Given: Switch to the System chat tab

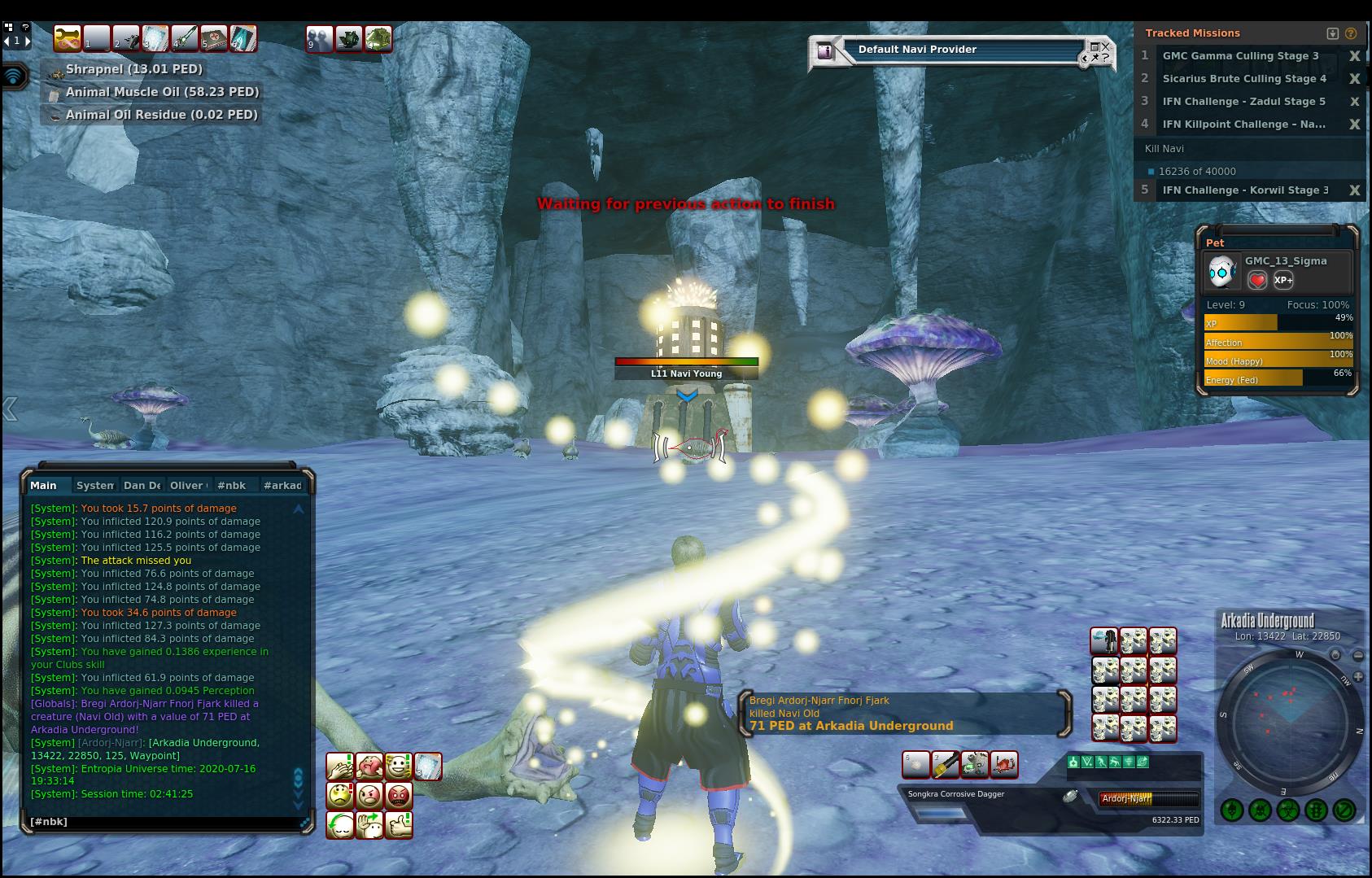Looking at the screenshot, I should (x=94, y=486).
